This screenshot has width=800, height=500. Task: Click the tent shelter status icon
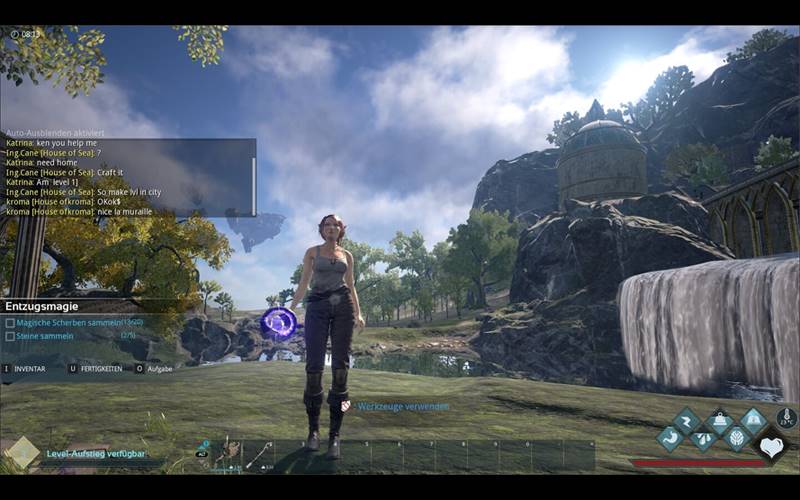pyautogui.click(x=752, y=420)
